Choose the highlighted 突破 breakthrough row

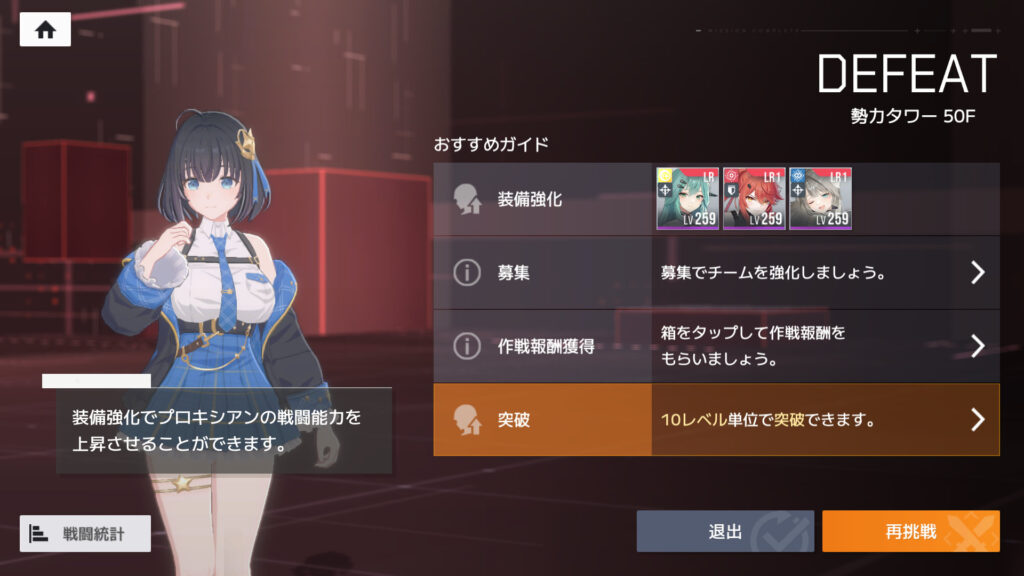tap(716, 420)
